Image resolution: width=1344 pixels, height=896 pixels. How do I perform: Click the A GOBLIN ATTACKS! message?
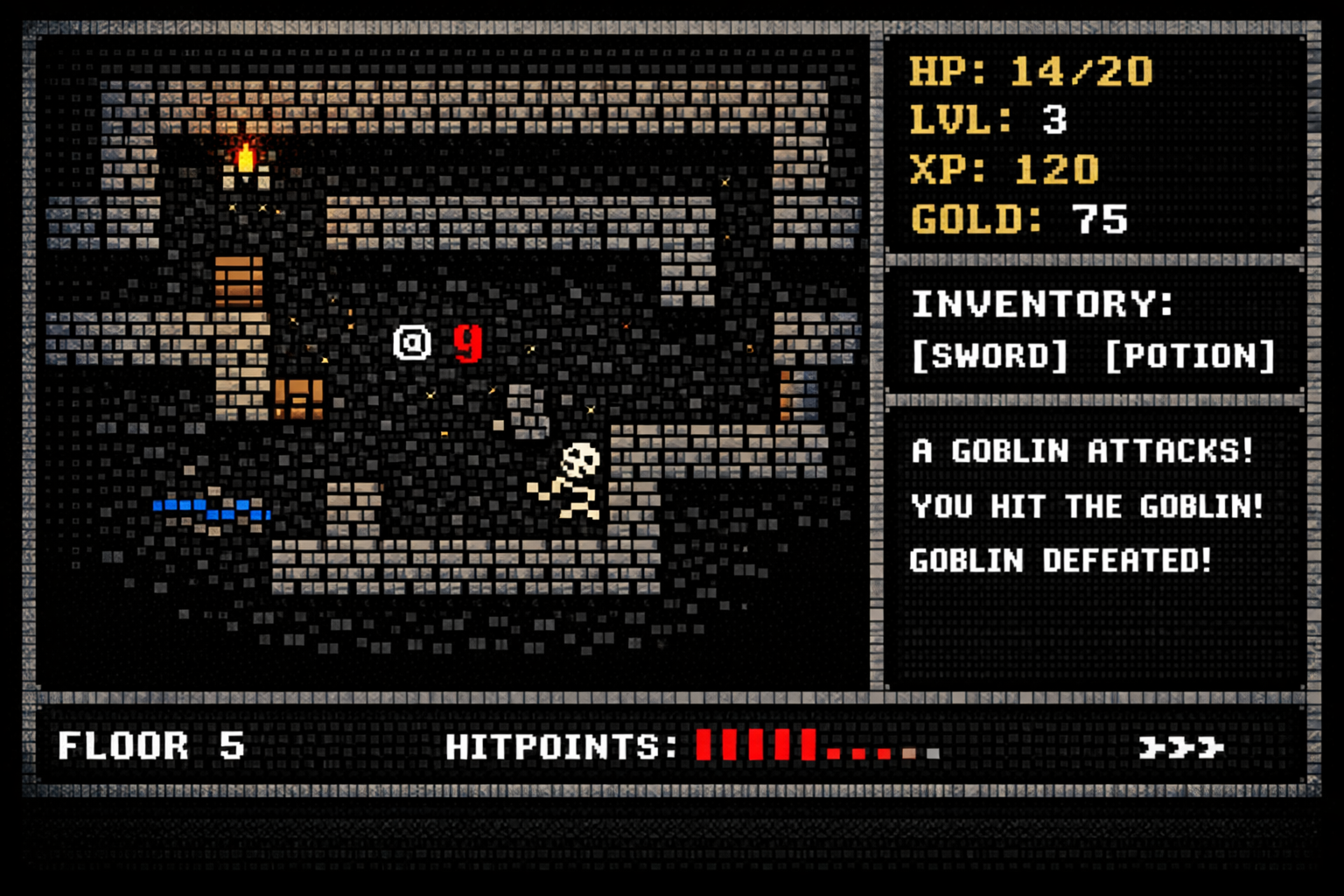(1082, 452)
